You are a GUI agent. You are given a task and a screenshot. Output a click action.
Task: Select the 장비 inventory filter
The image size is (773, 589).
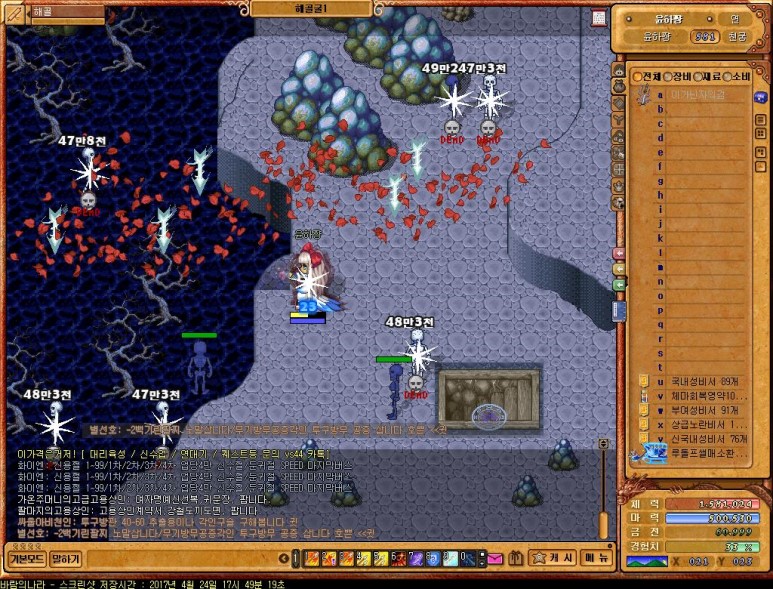pos(677,76)
